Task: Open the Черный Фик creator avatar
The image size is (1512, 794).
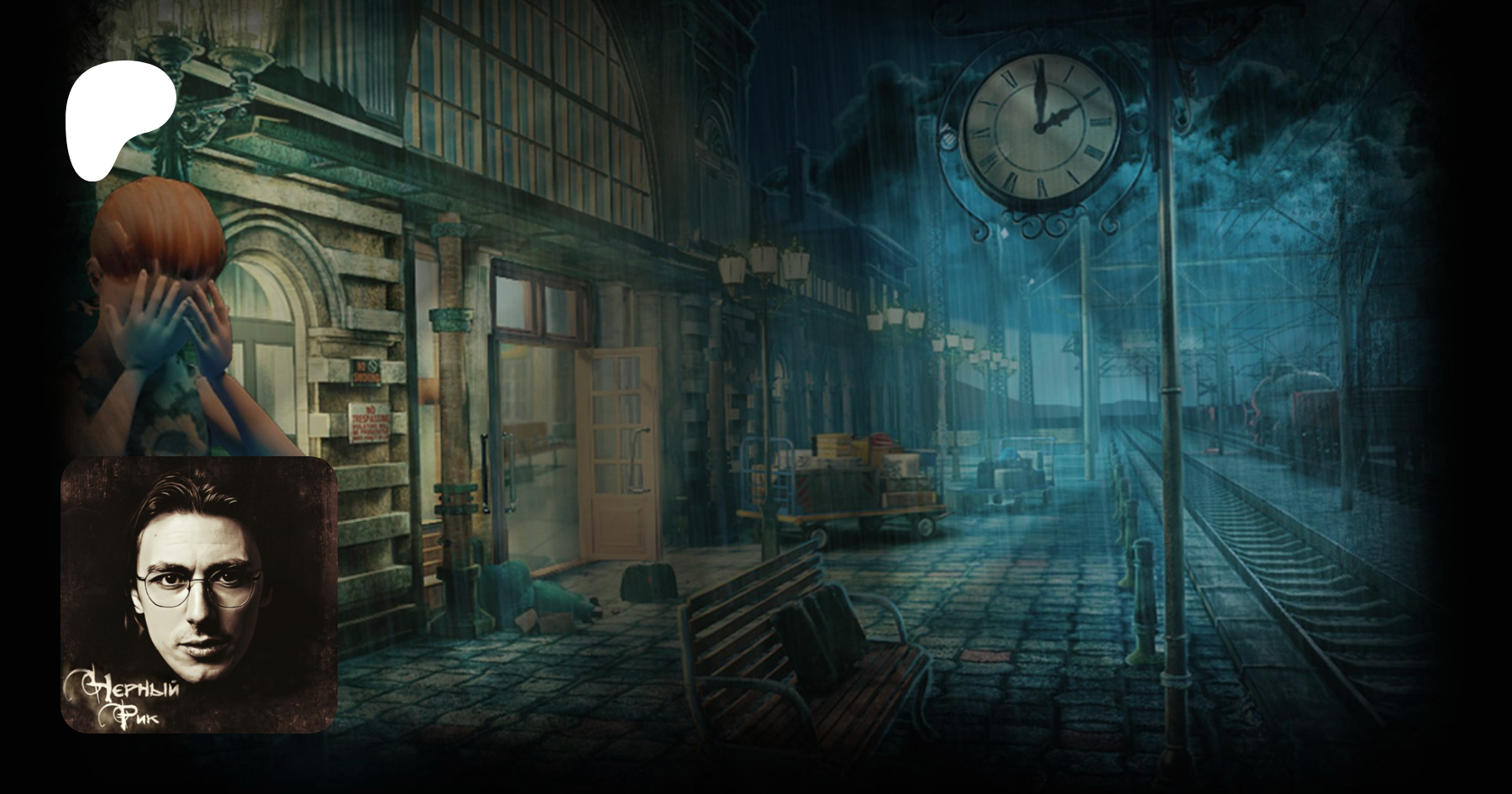Action: click(x=199, y=595)
